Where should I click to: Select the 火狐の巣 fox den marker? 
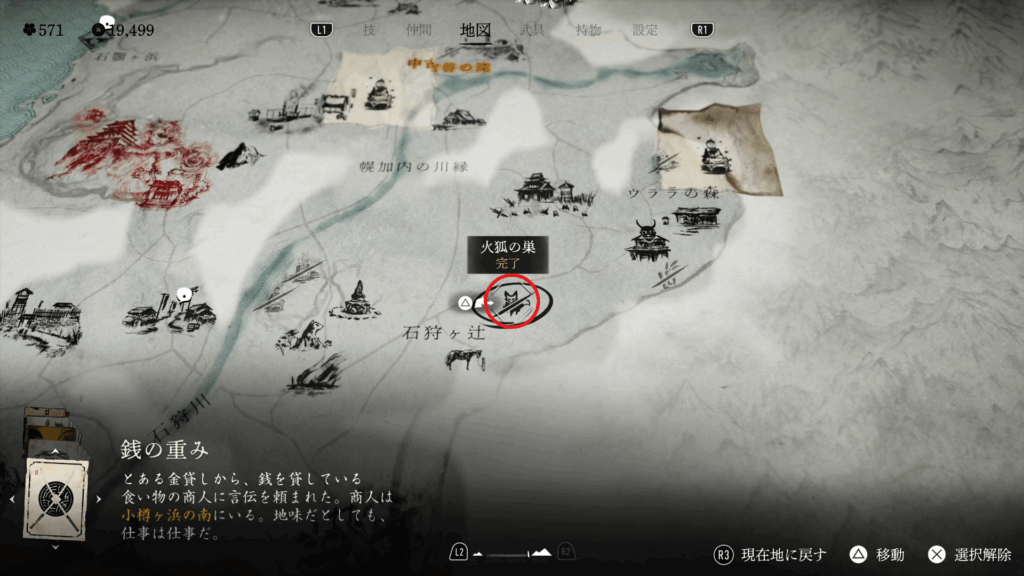tap(513, 301)
